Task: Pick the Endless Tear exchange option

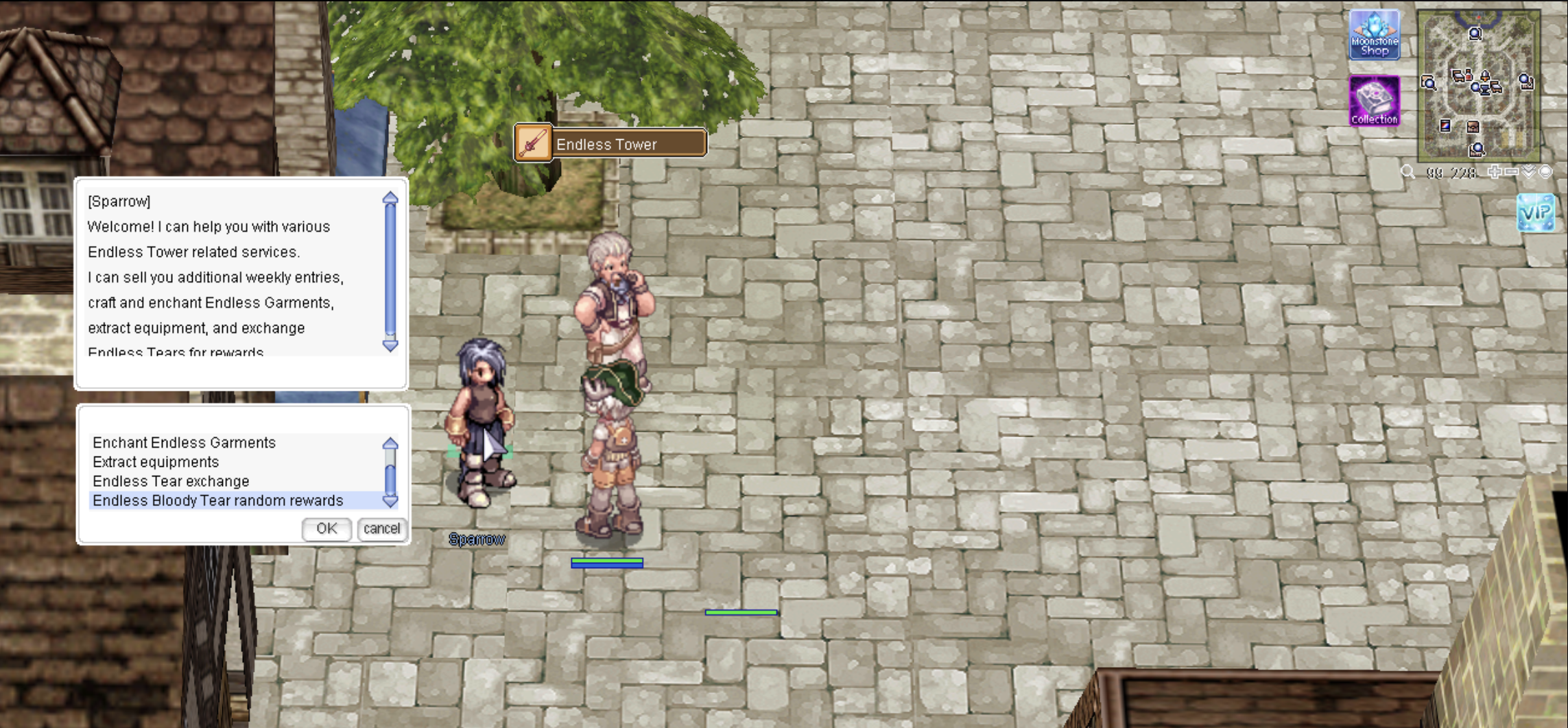Action: 171,481
